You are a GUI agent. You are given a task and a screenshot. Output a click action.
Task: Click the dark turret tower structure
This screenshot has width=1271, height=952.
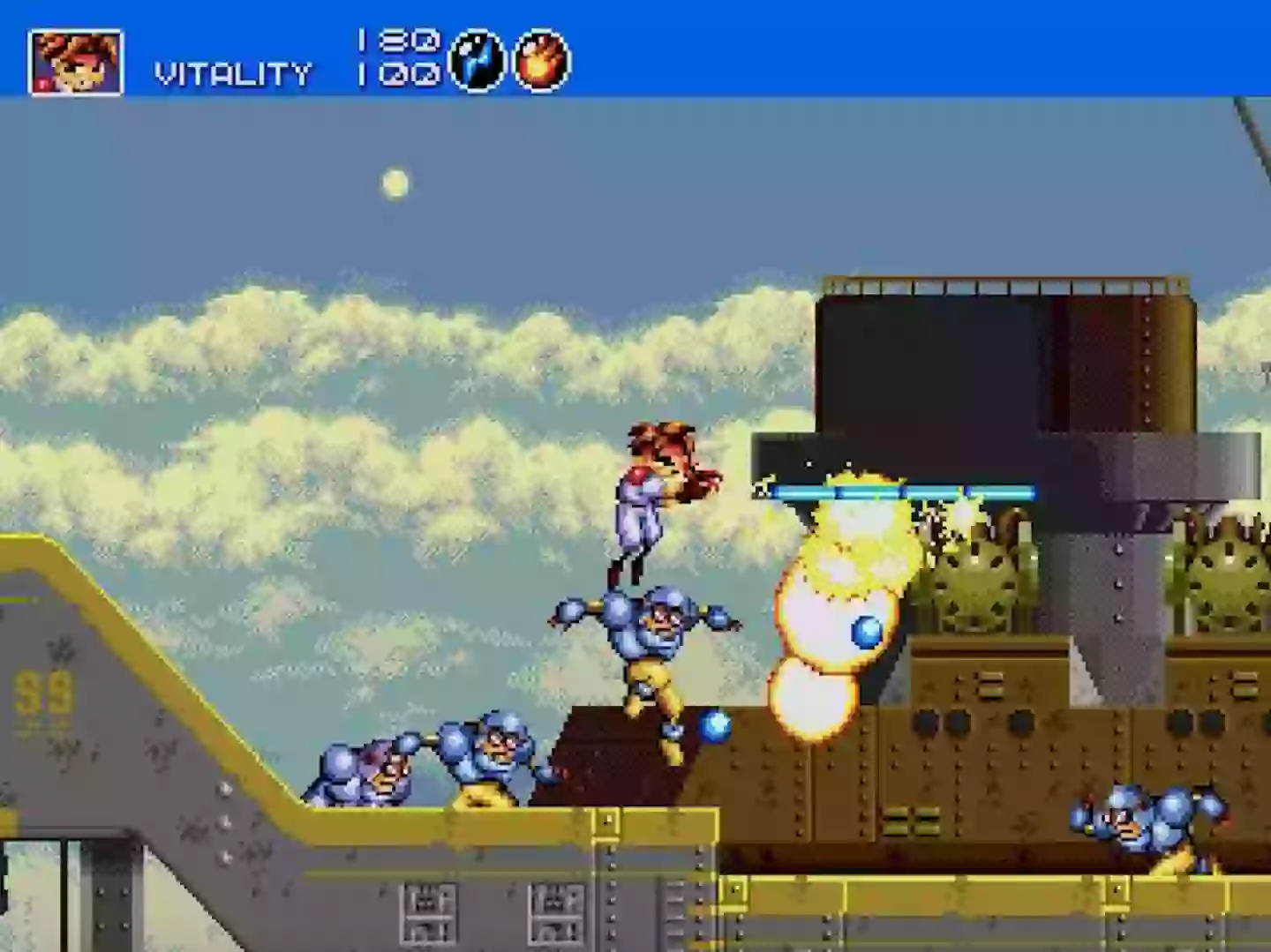pos(1006,353)
